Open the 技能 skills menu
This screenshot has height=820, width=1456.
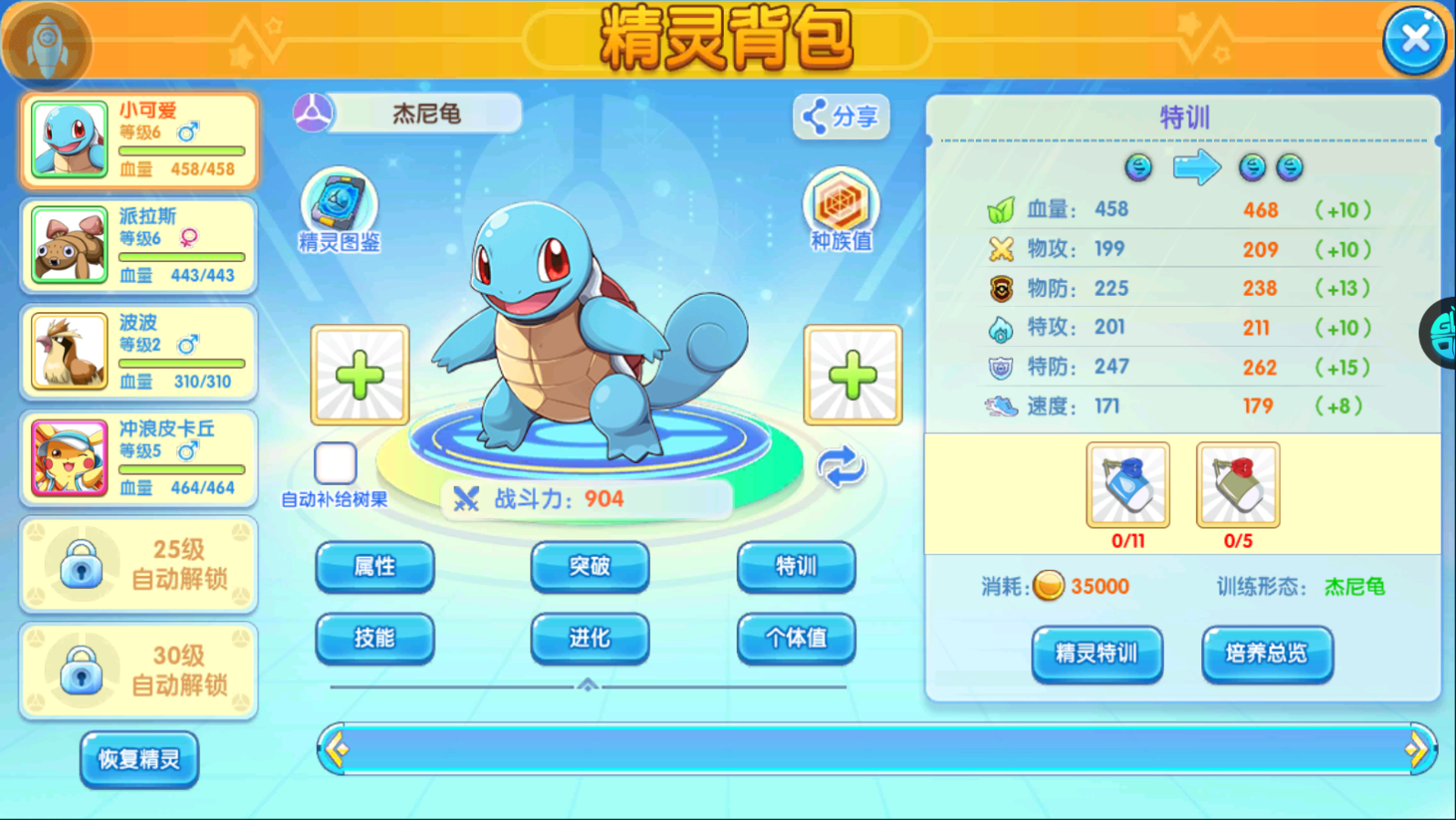(374, 638)
